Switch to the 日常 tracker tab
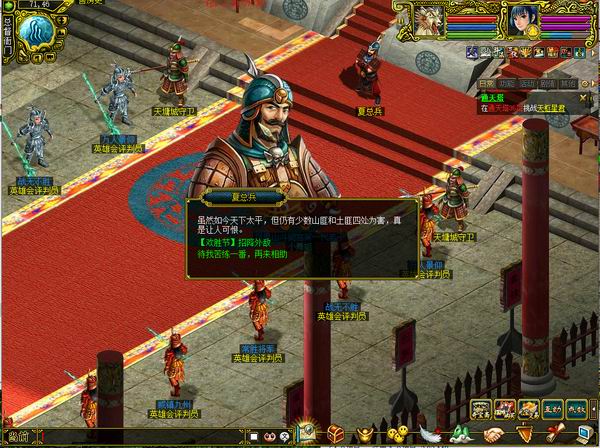The height and width of the screenshot is (448, 600). coord(486,84)
